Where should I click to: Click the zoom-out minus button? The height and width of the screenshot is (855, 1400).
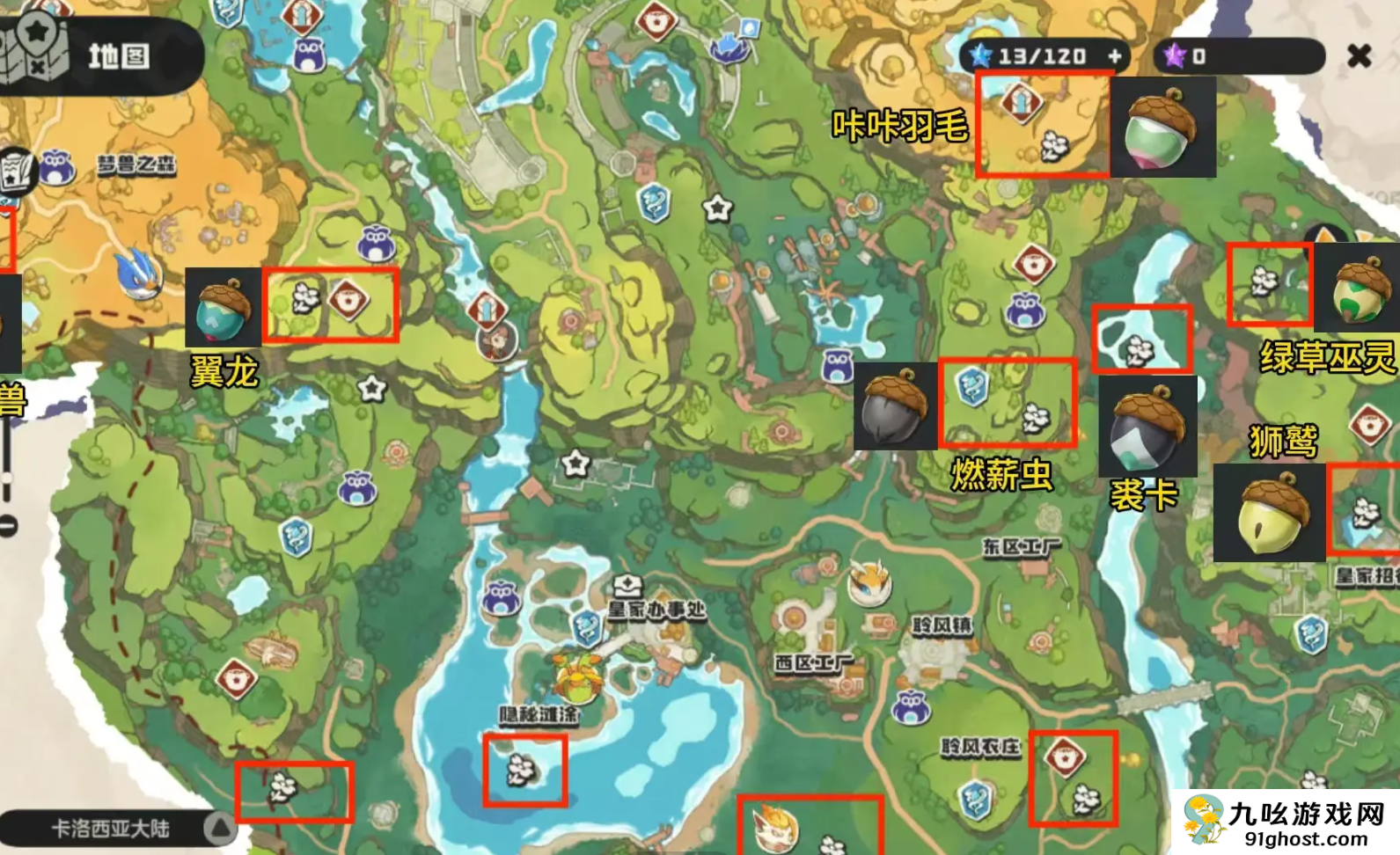(8, 527)
